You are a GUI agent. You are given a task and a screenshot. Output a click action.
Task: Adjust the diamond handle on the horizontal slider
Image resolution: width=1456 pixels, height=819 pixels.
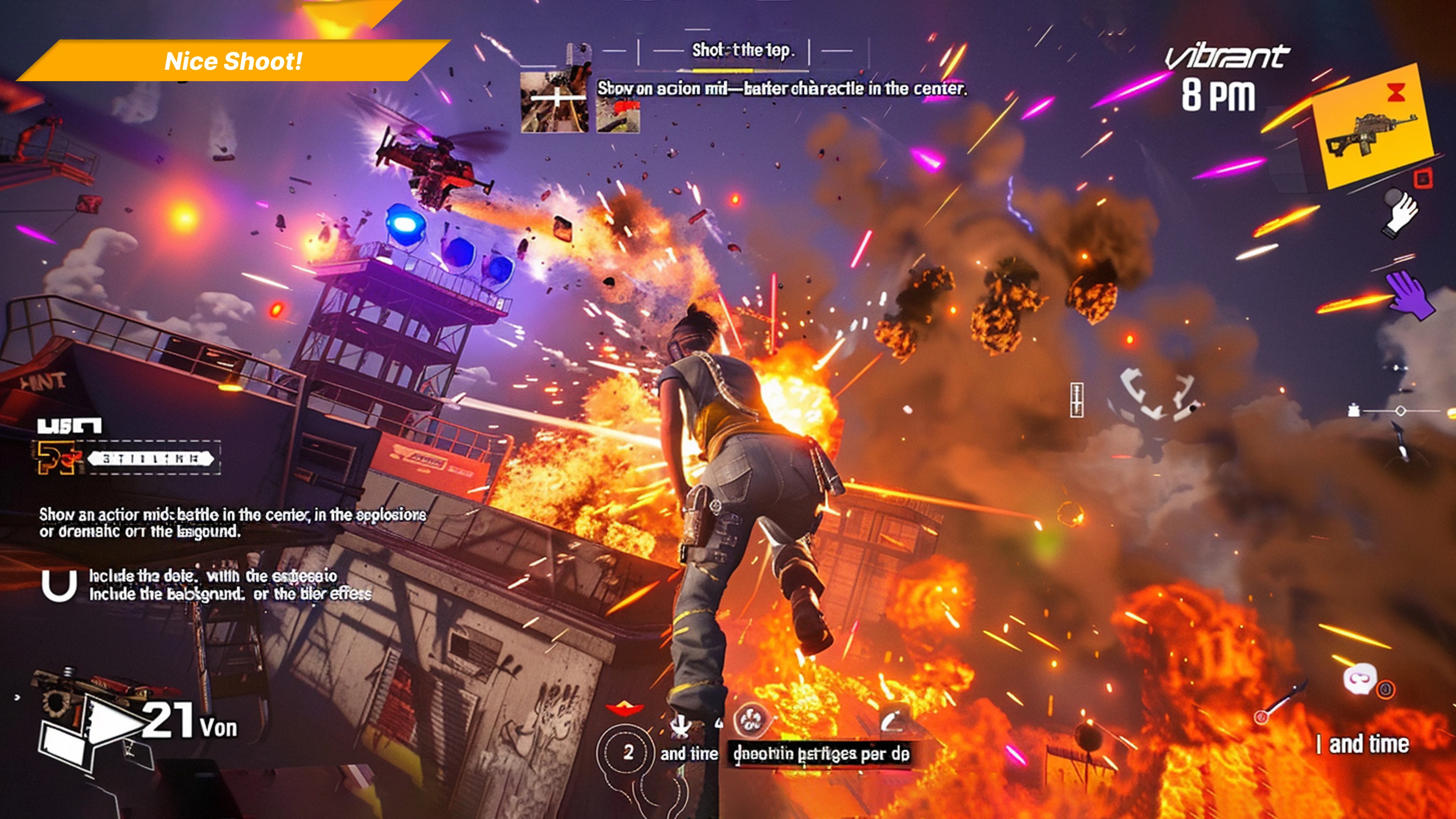click(1401, 411)
